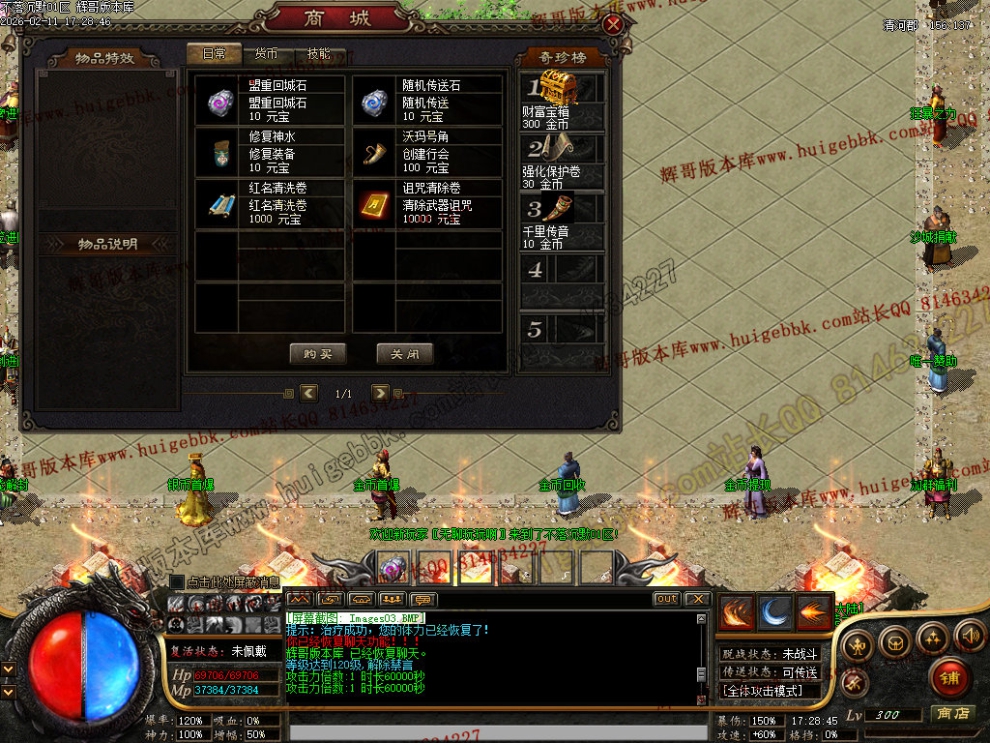The height and width of the screenshot is (743, 990).
Task: Select the 日常 tab
Action: [214, 54]
